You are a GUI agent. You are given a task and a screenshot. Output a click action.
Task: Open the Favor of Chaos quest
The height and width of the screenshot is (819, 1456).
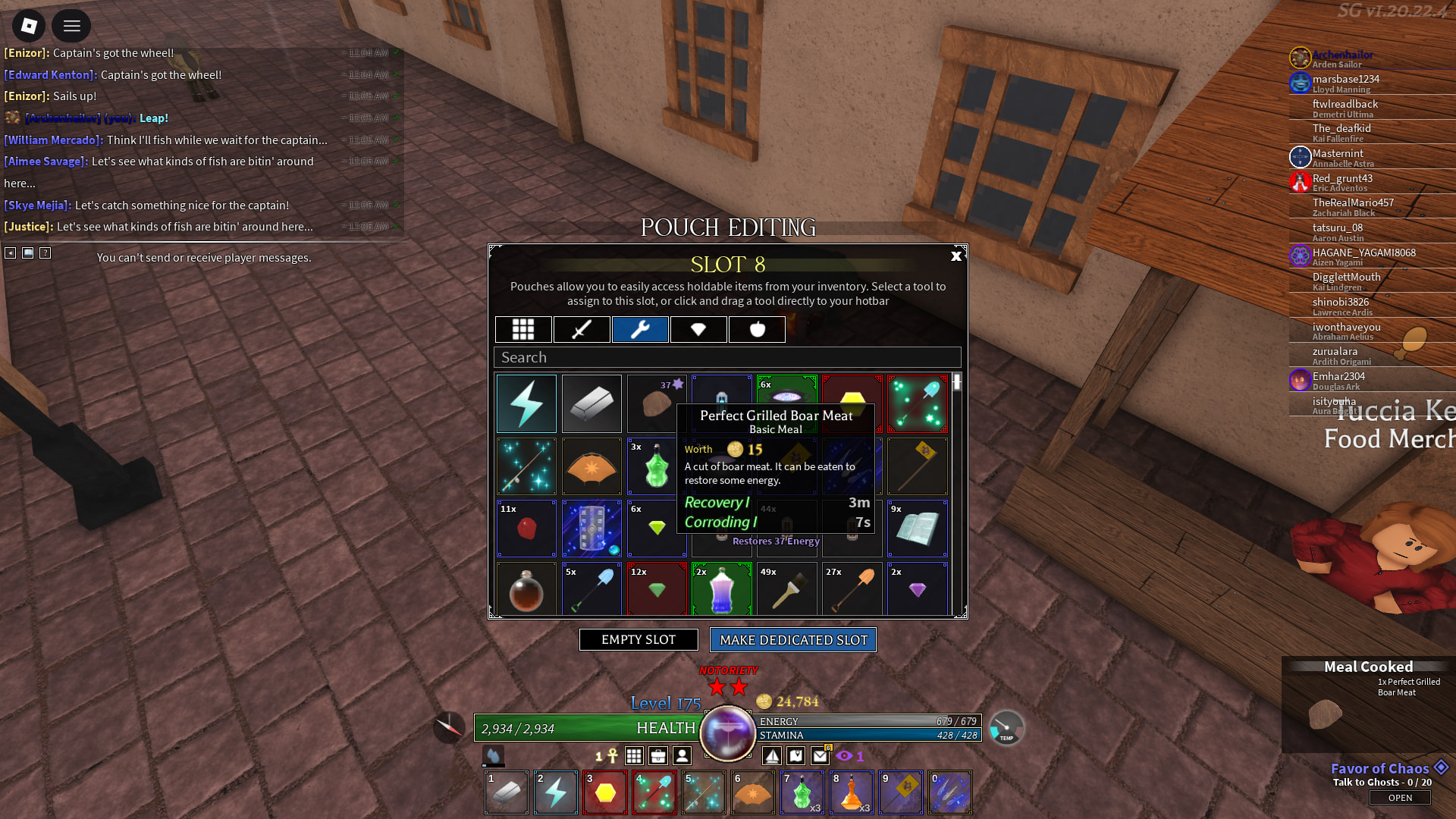pos(1400,798)
